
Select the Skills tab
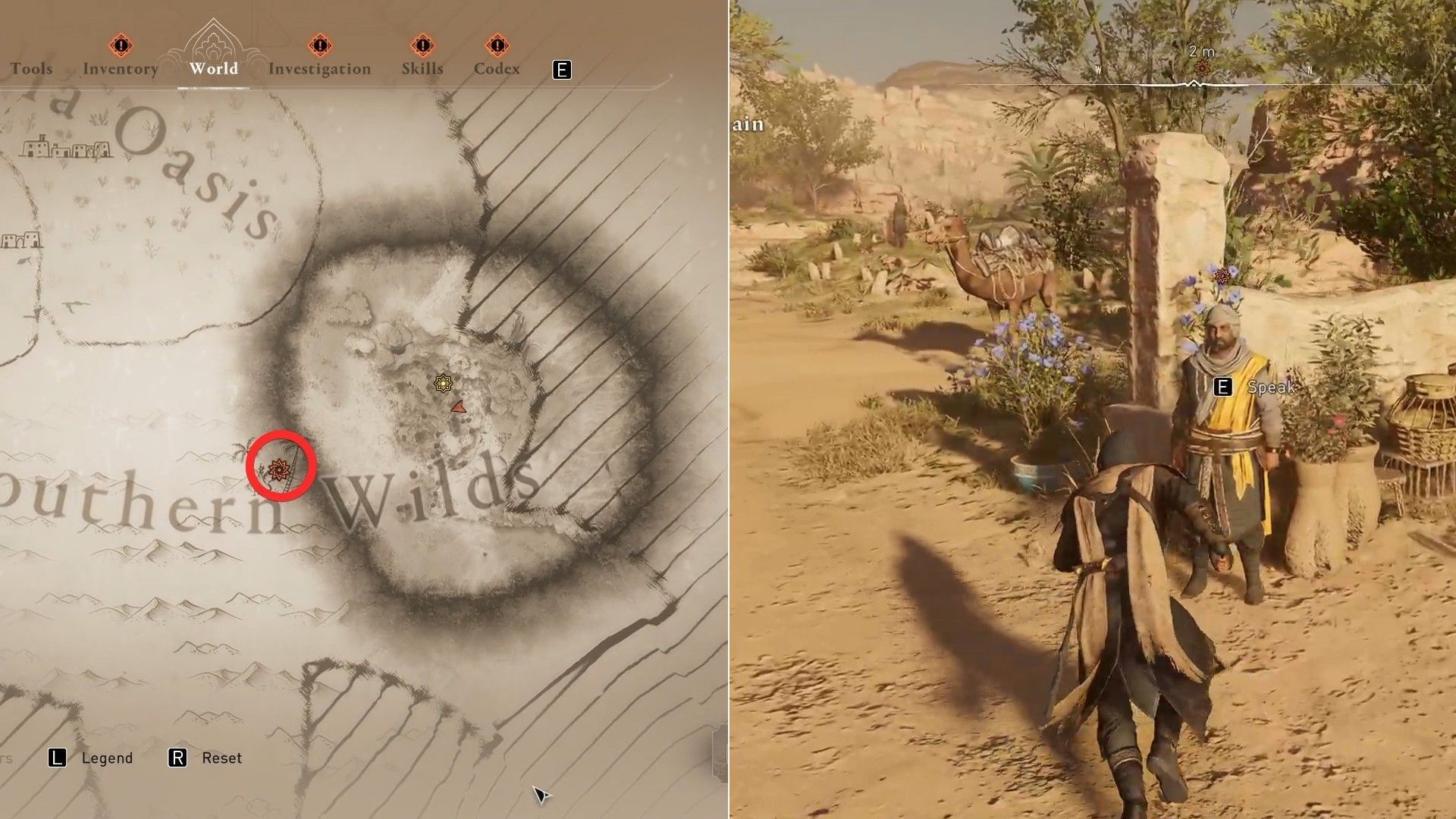[x=422, y=68]
